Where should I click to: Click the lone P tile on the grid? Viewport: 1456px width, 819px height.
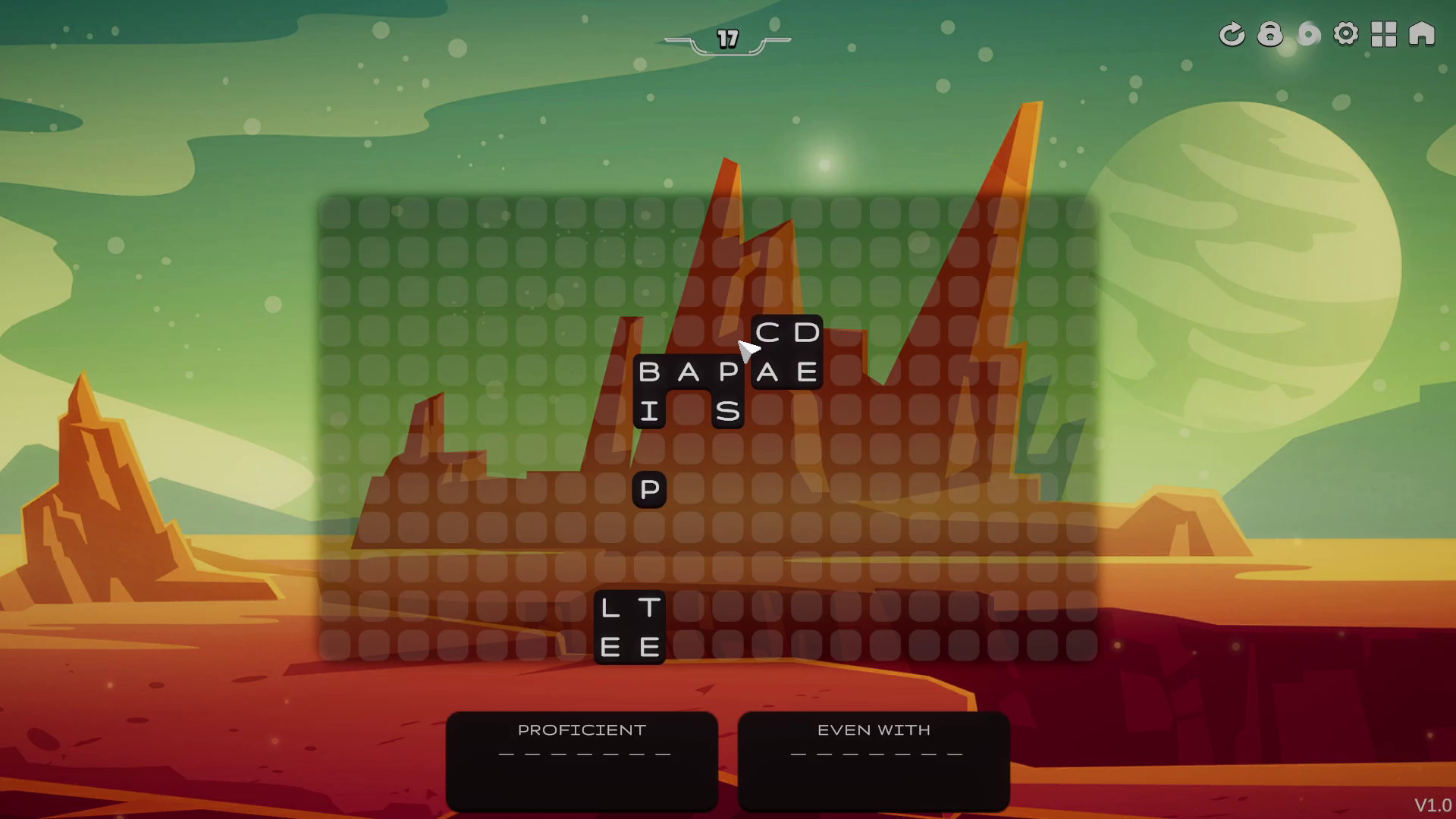pos(648,491)
